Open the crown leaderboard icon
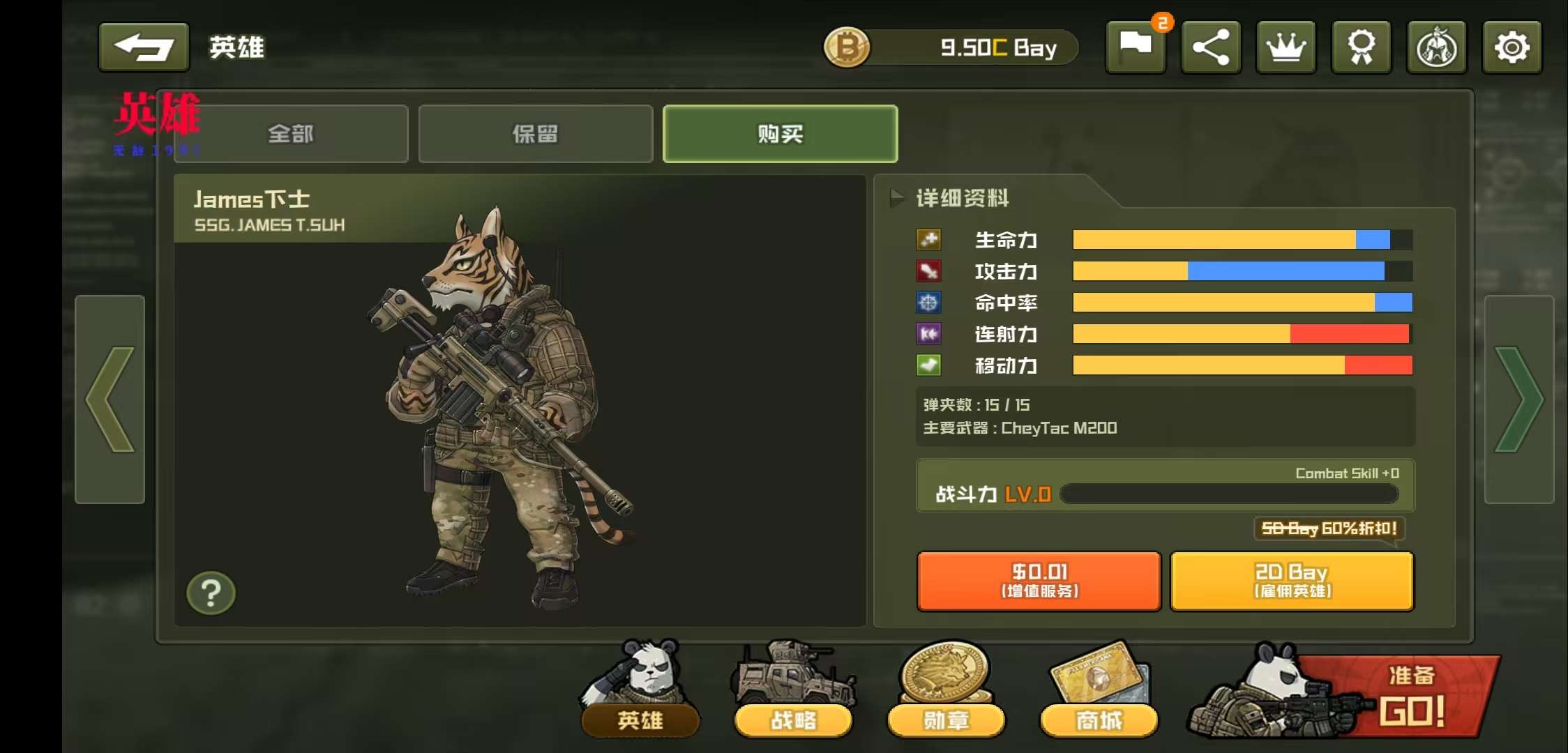1568x753 pixels. click(1286, 47)
